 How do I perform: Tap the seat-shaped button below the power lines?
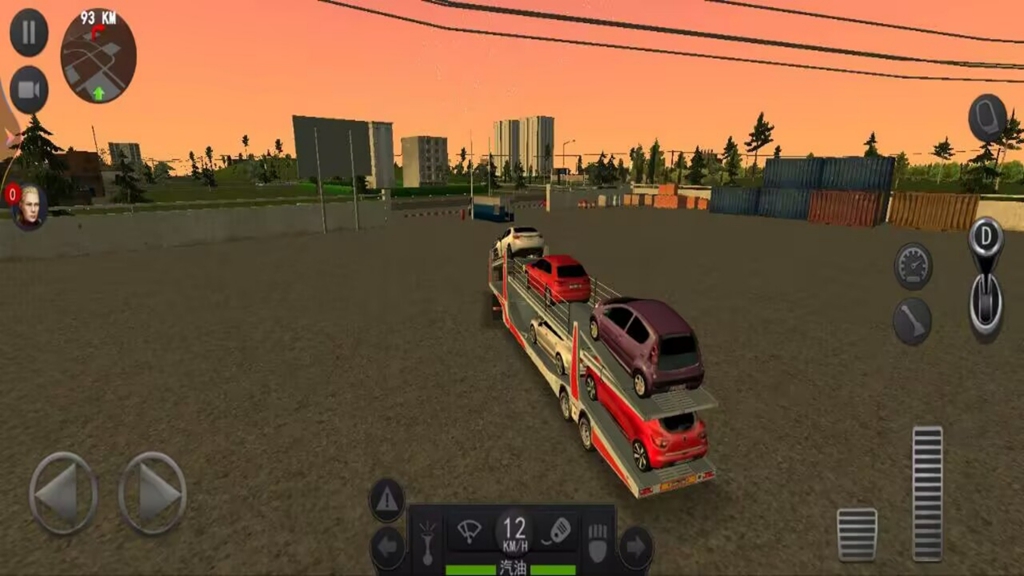pos(987,118)
